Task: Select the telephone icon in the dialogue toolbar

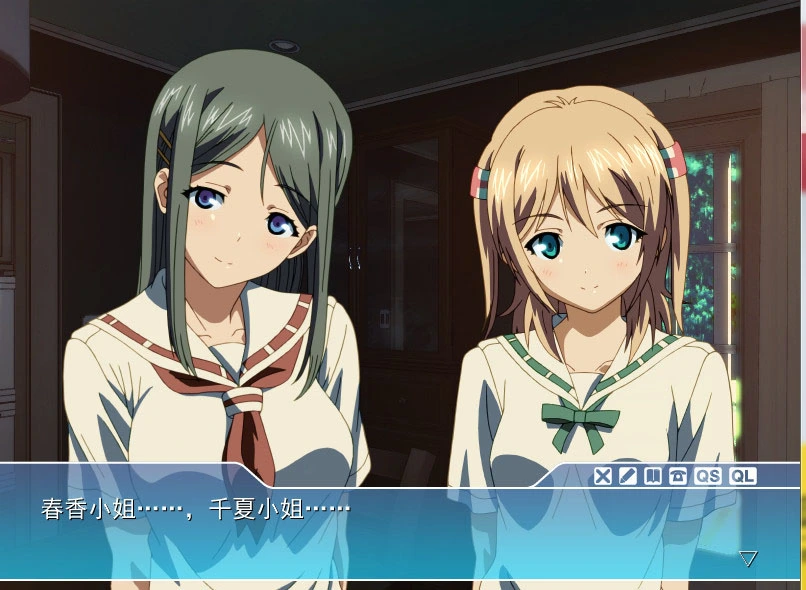Action: click(x=677, y=476)
